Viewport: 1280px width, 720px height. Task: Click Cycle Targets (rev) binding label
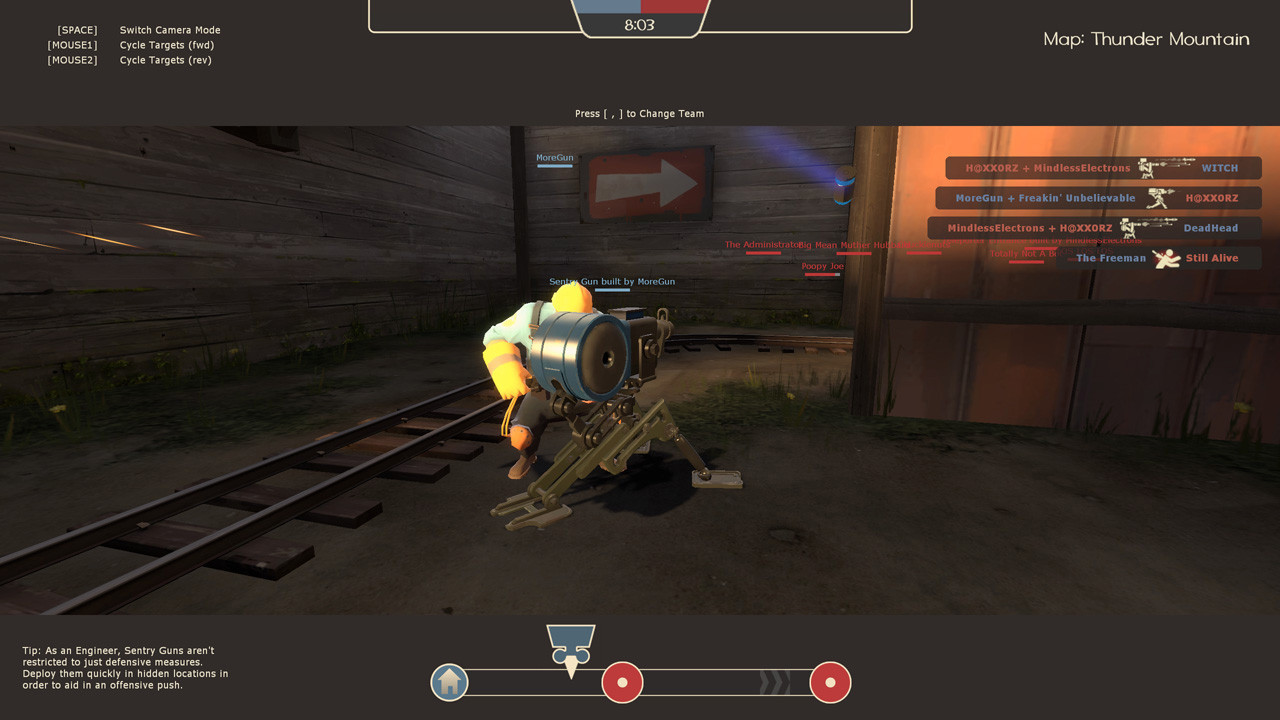point(166,59)
